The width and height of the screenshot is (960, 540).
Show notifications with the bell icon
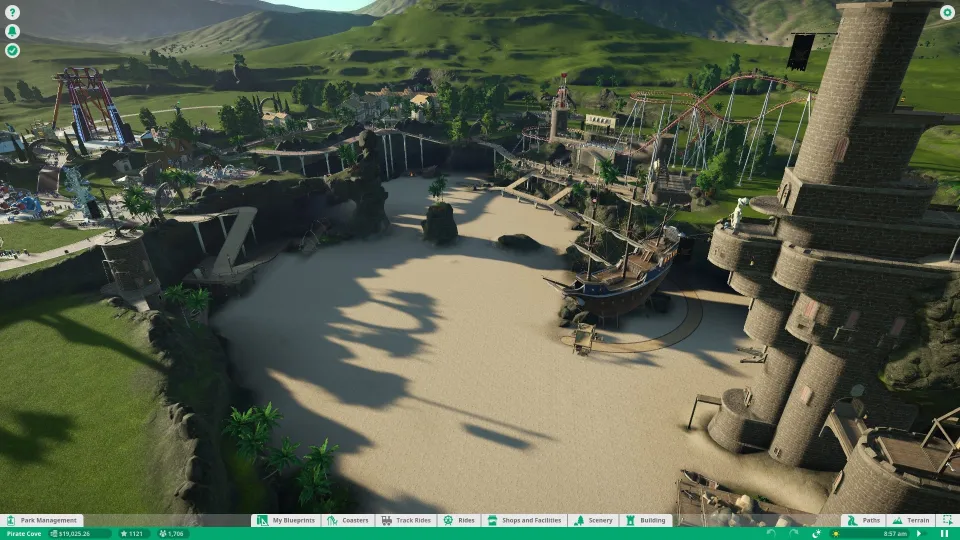tap(12, 31)
